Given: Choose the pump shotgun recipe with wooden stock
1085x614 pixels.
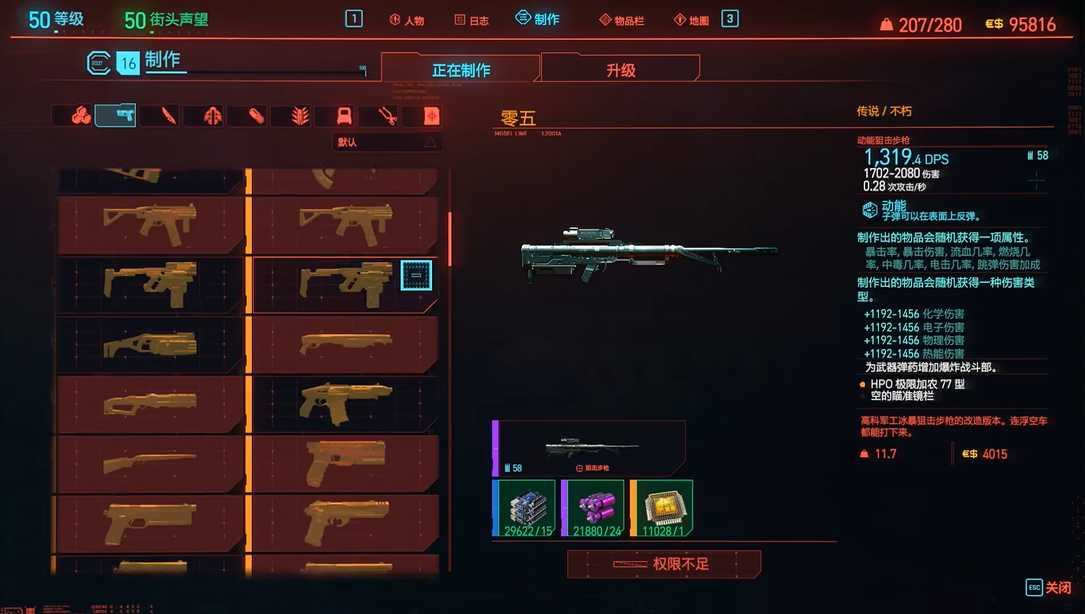Looking at the screenshot, I should 148,465.
